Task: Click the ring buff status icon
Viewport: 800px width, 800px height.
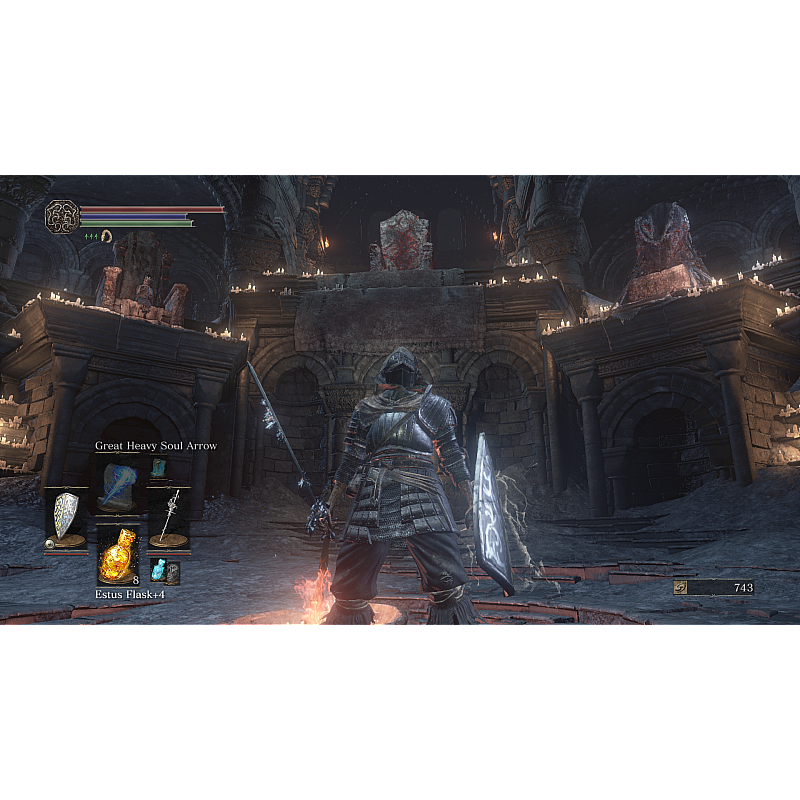Action: [105, 236]
